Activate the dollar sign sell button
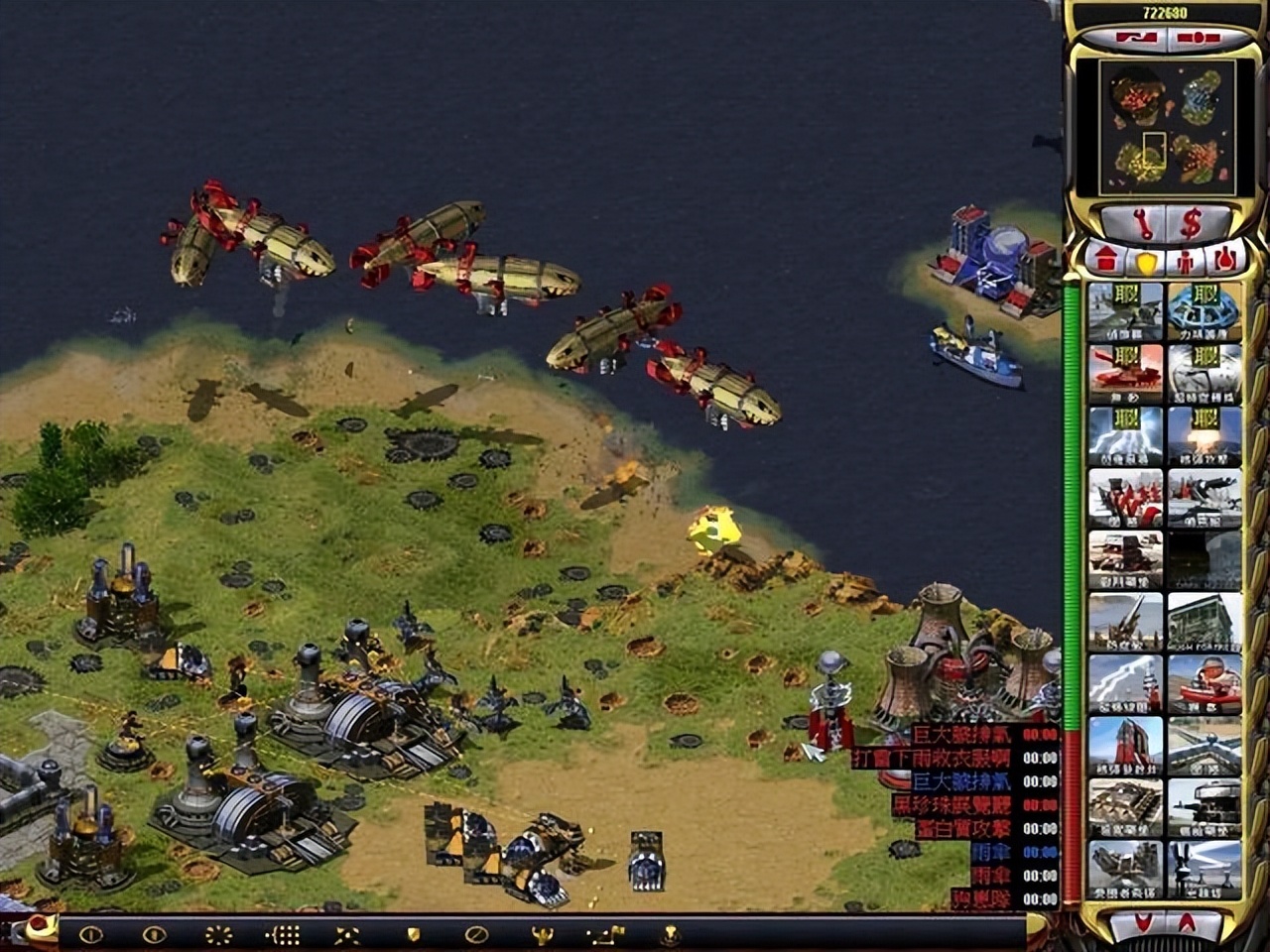This screenshot has height=952, width=1270. click(1191, 224)
